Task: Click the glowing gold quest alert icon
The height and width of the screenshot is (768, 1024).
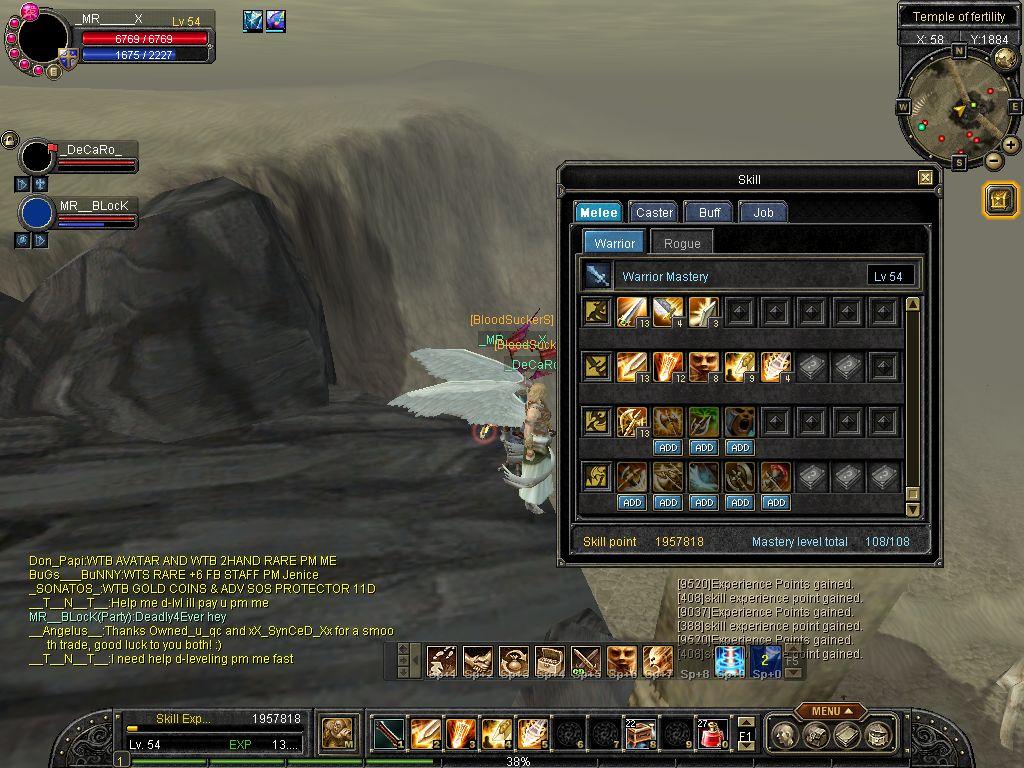Action: click(1000, 199)
